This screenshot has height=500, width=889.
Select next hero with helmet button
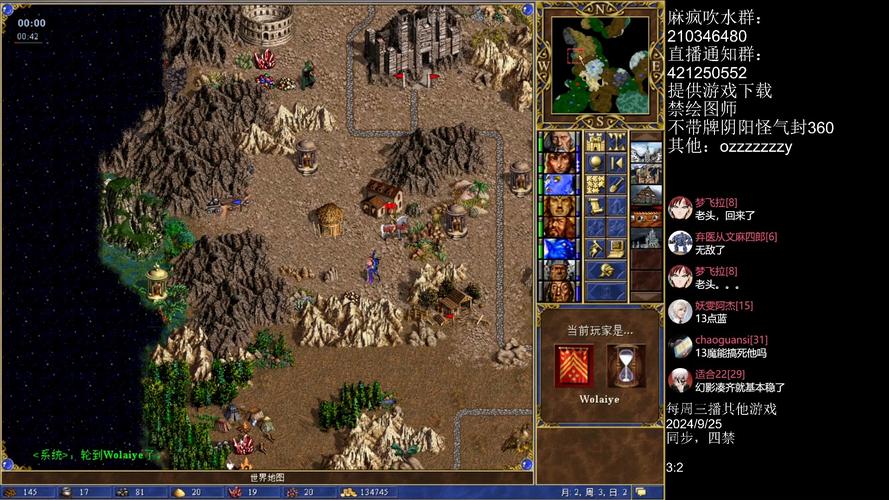coord(606,269)
